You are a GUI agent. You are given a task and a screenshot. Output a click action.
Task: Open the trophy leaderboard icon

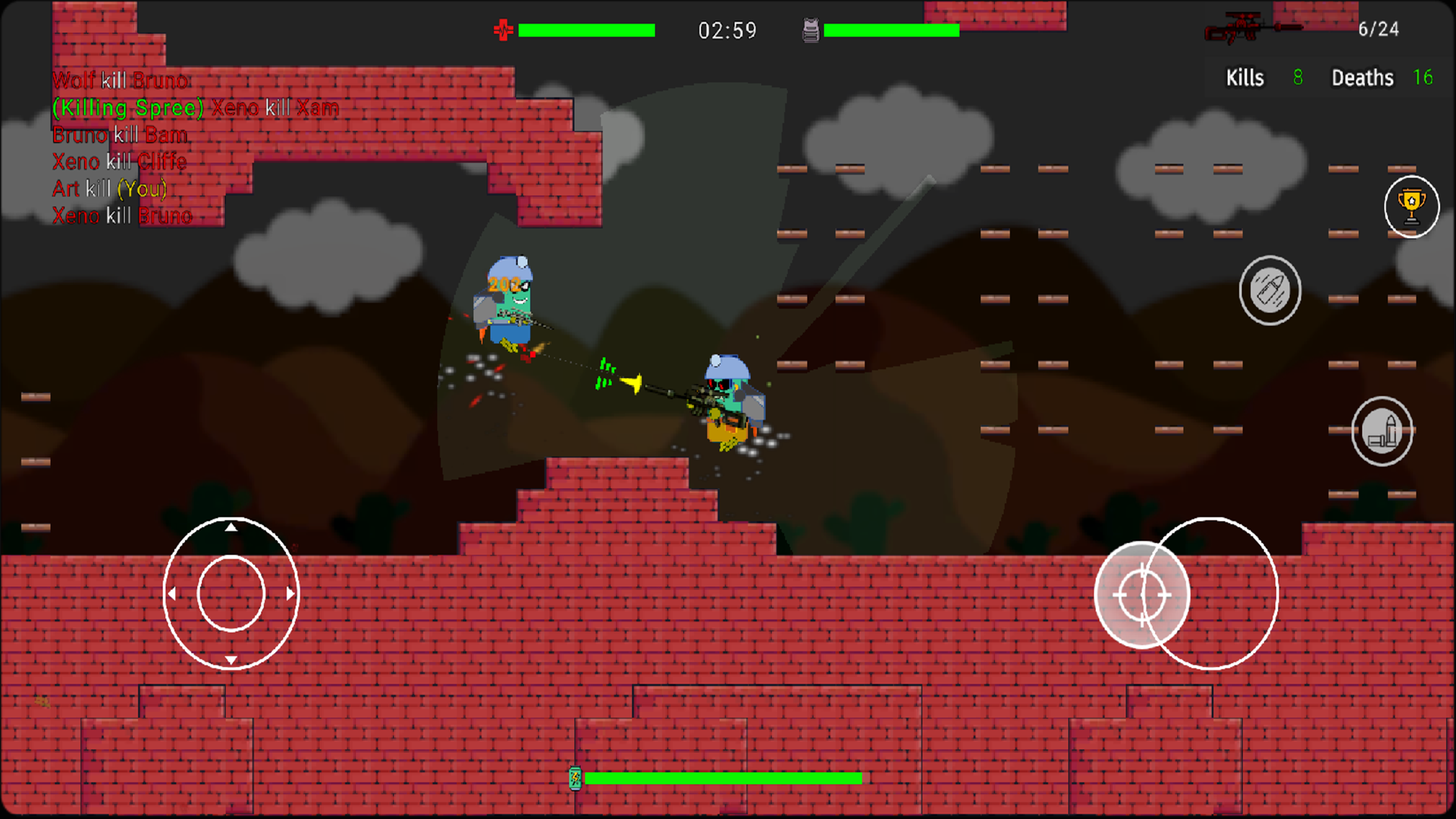(x=1411, y=206)
